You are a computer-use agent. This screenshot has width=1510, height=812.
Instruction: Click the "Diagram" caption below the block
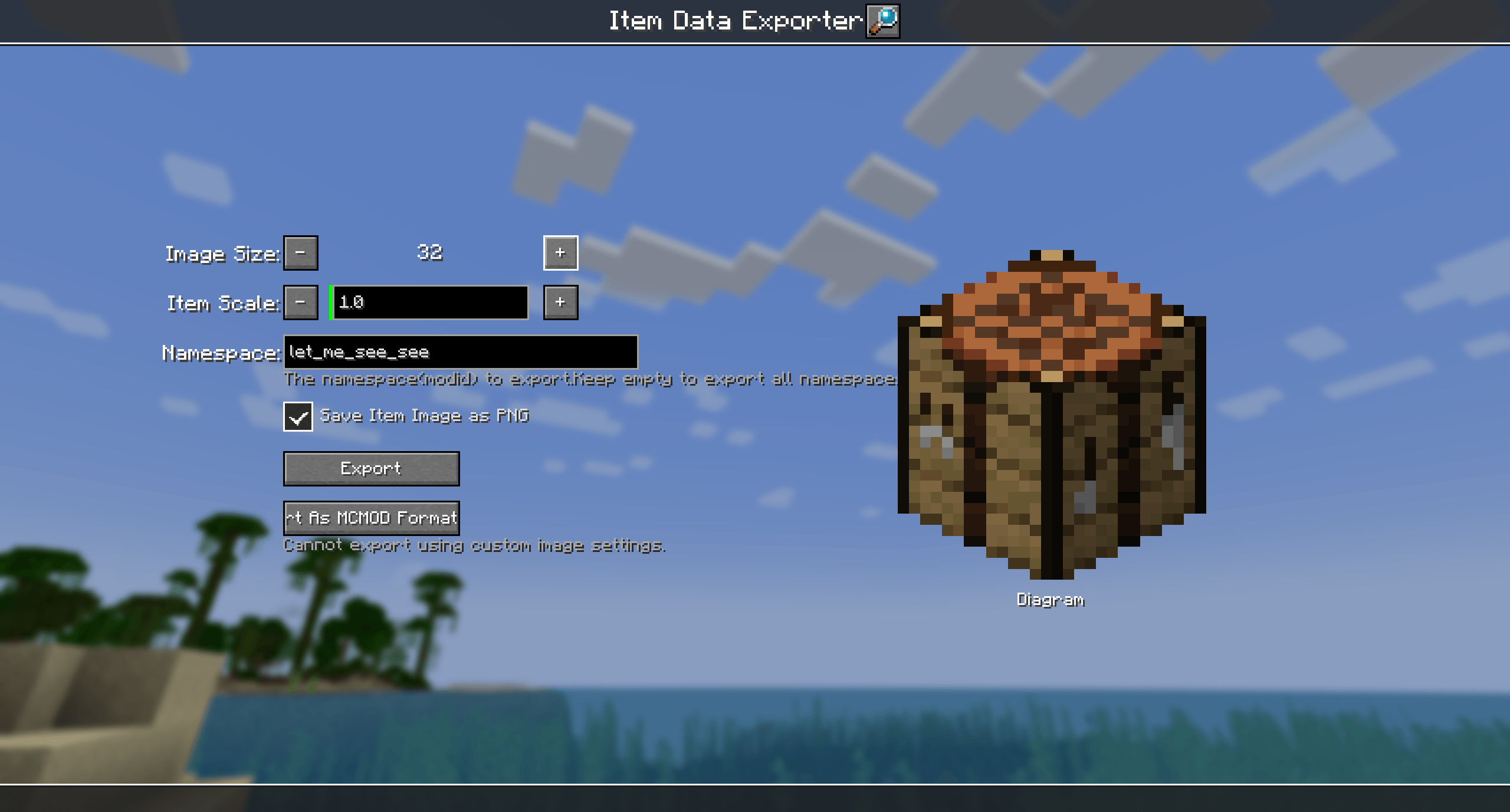click(x=1051, y=600)
